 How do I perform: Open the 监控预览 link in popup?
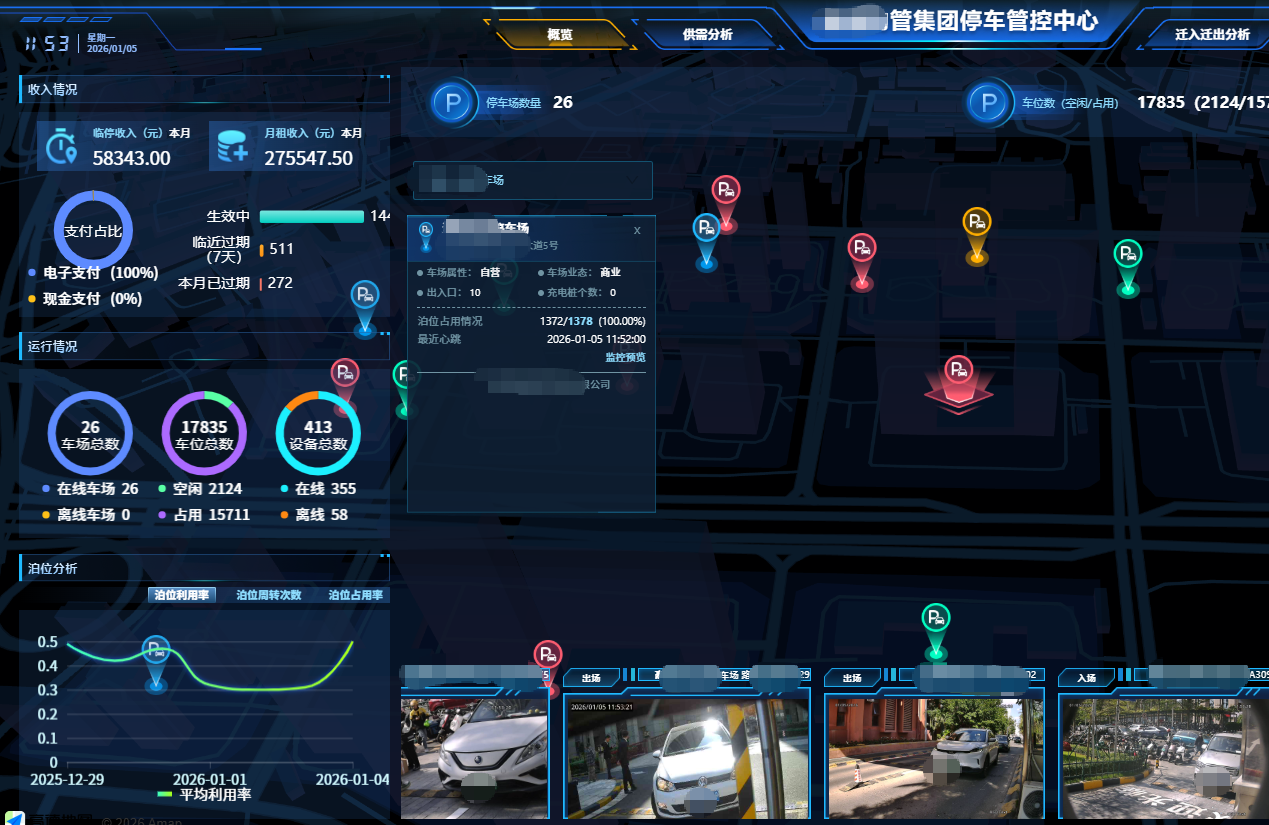click(x=625, y=357)
